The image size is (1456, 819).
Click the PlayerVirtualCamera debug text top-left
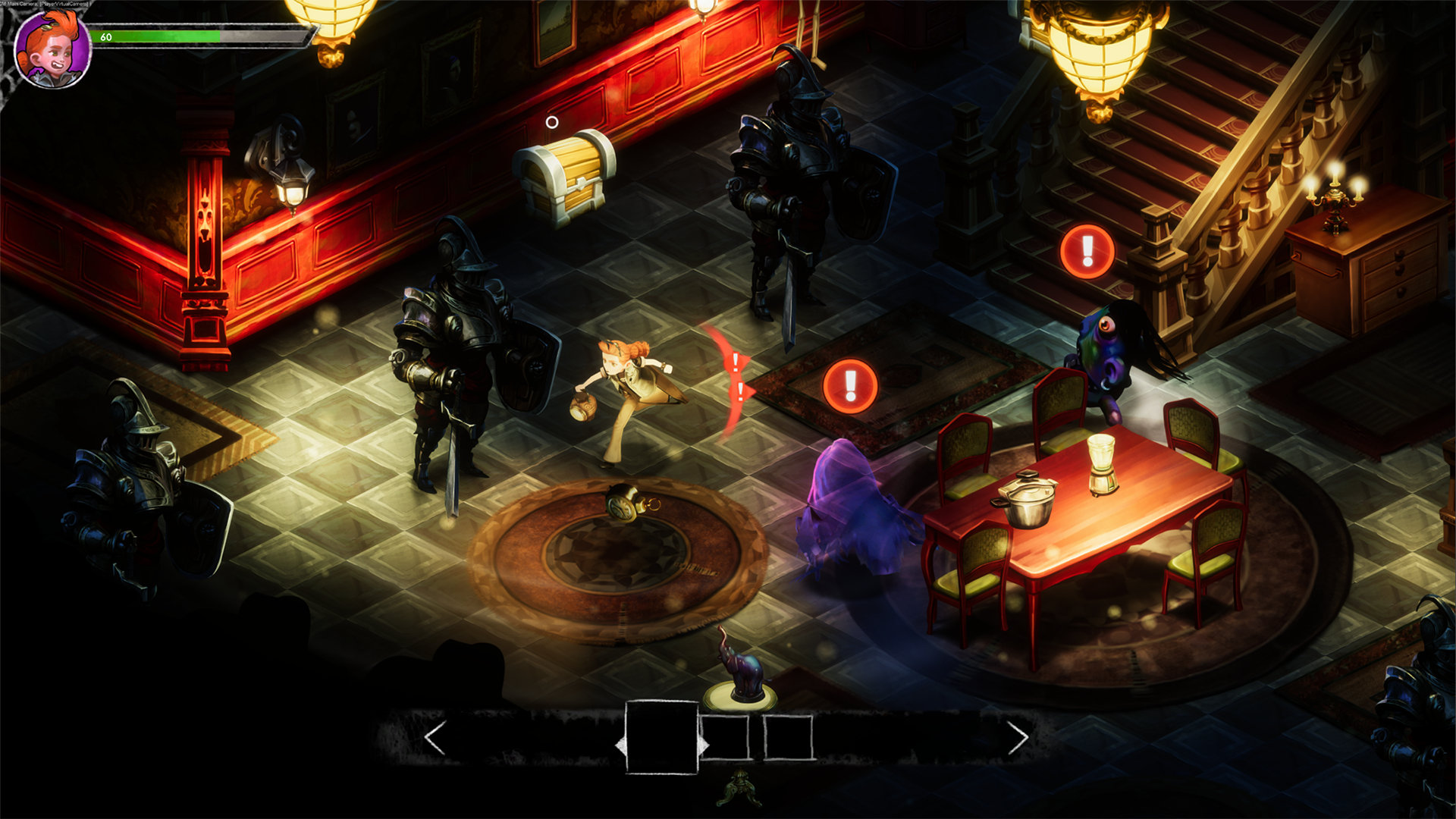click(x=45, y=3)
